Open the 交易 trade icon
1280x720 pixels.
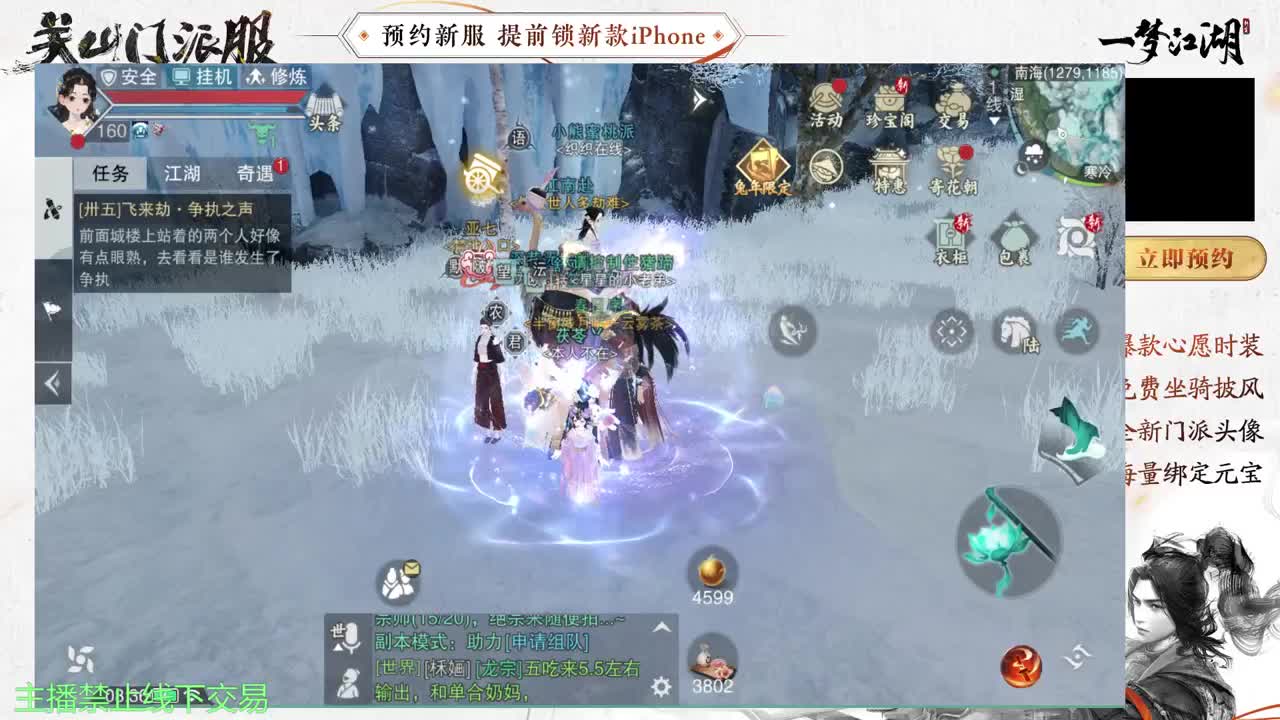tap(955, 102)
